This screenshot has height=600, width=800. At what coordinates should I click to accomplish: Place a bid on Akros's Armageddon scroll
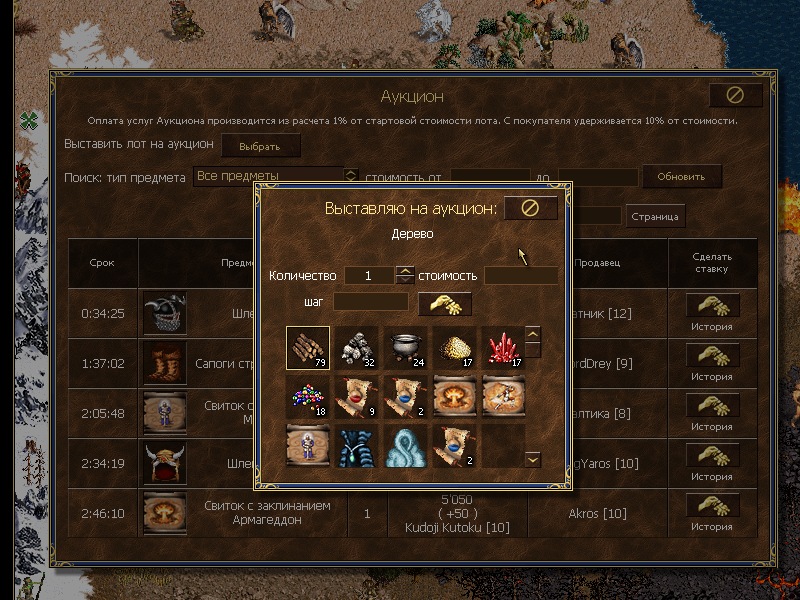click(x=712, y=505)
